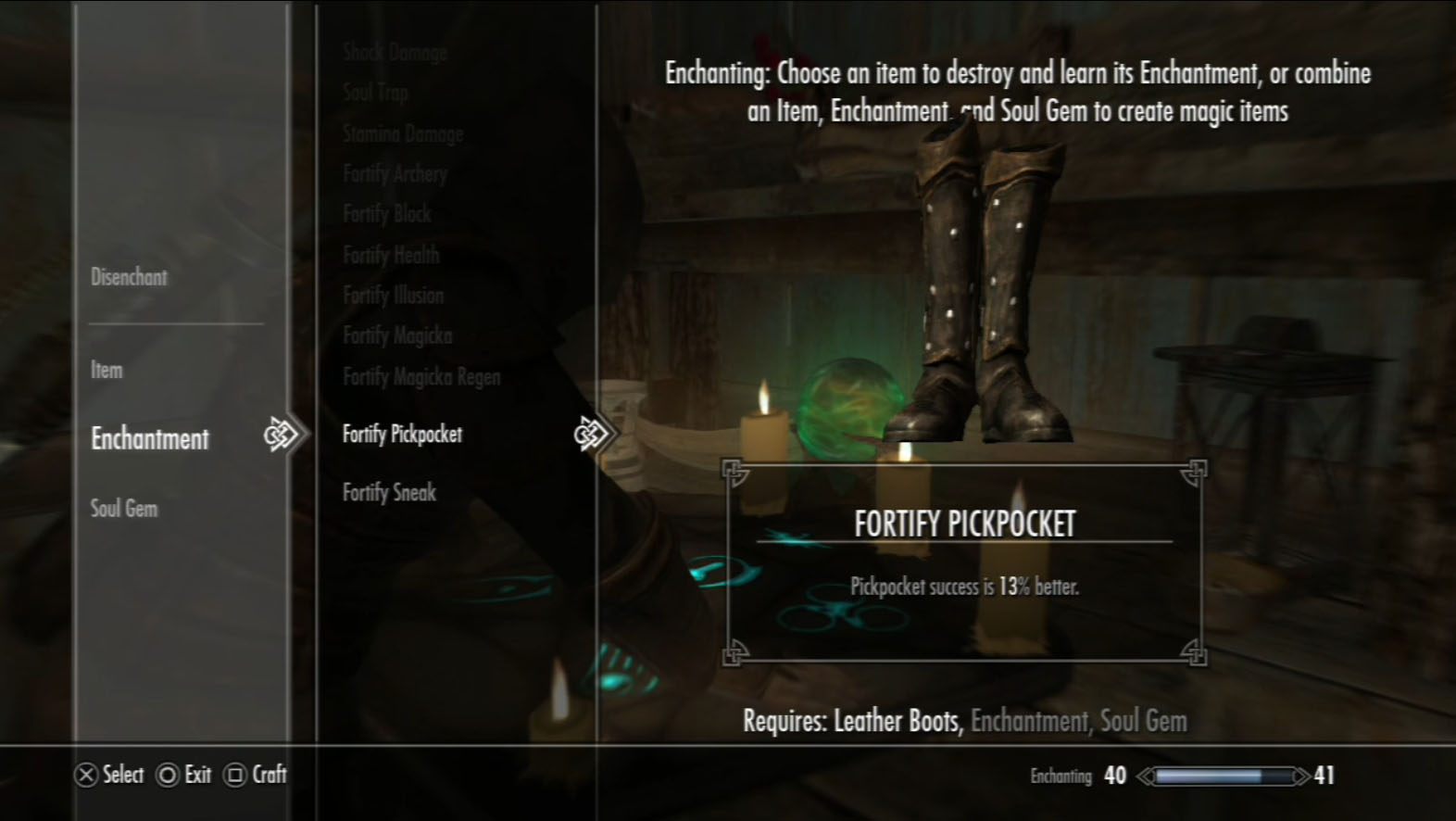1456x821 pixels.
Task: Select the Stamina Damage enchantment
Action: [403, 133]
